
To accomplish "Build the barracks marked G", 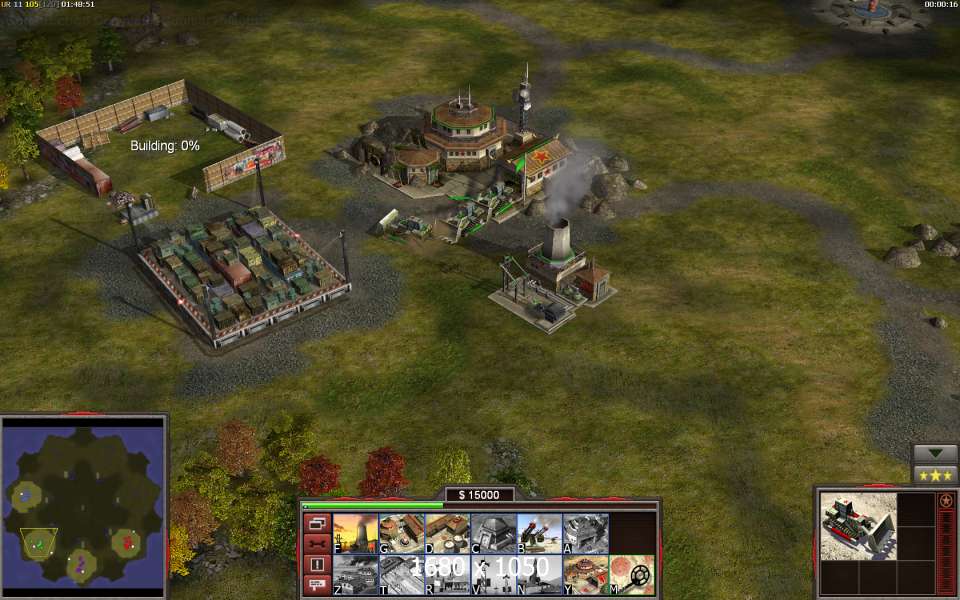I will click(x=401, y=534).
